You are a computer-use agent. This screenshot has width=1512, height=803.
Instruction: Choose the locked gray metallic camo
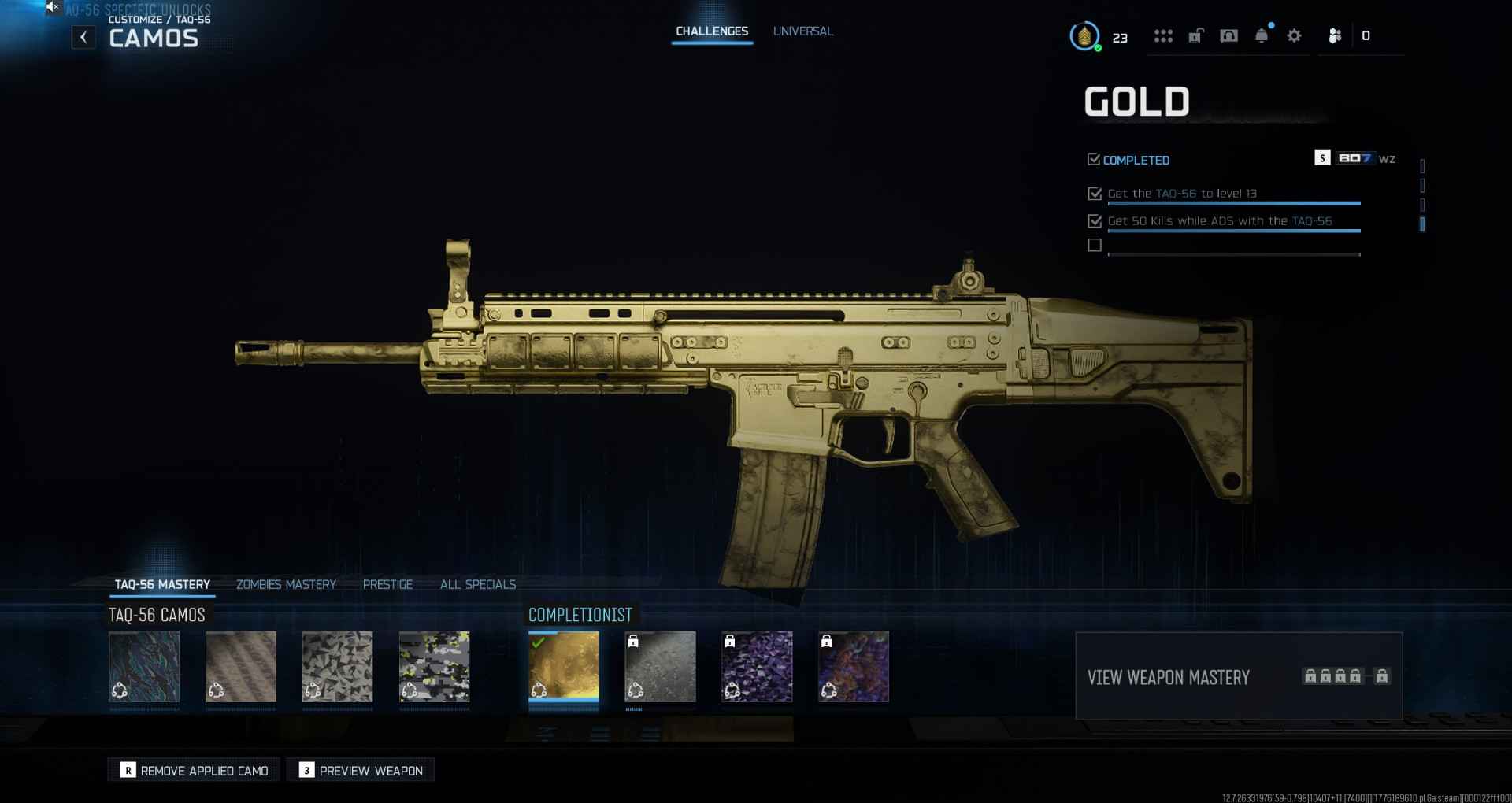(661, 666)
